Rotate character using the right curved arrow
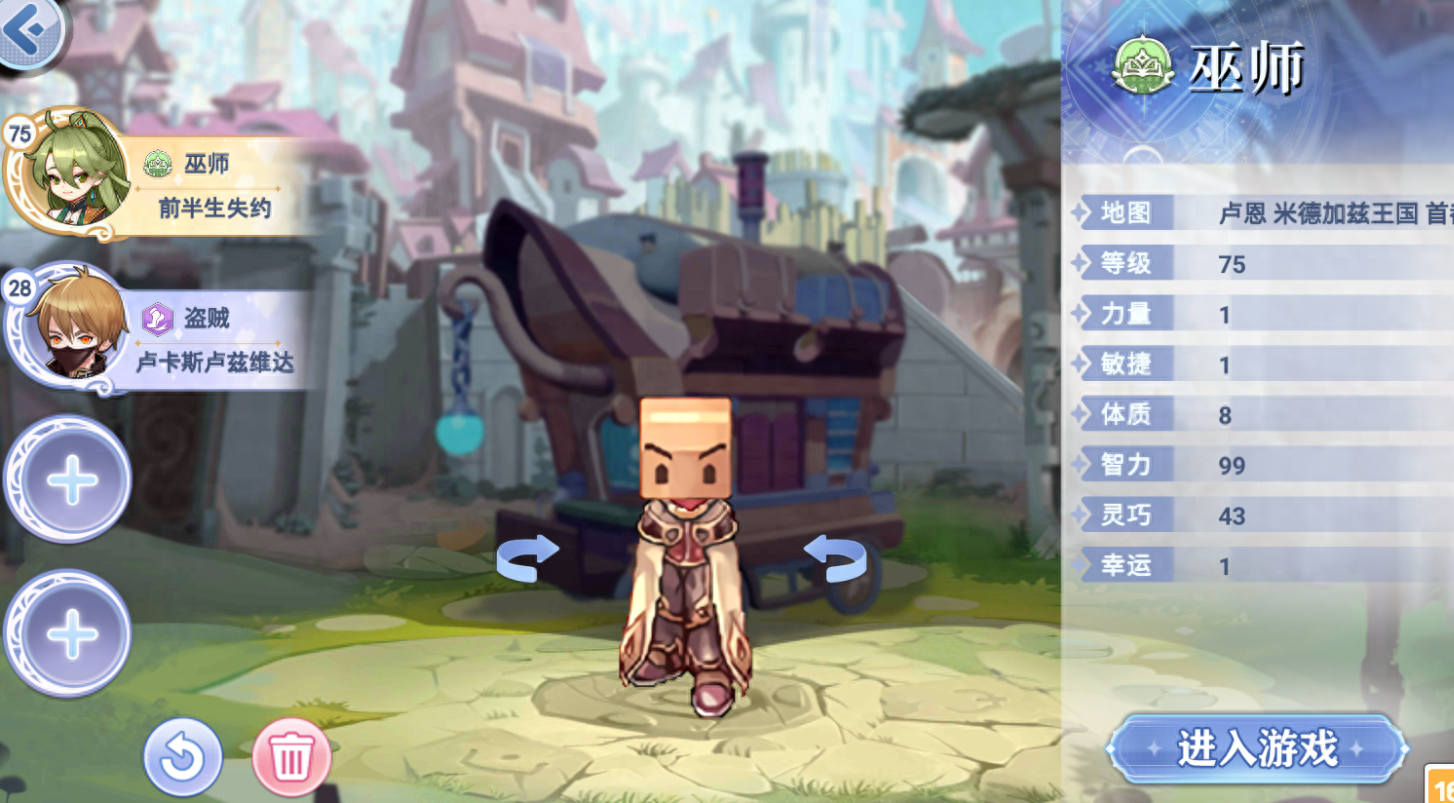The width and height of the screenshot is (1454, 803). pos(834,556)
